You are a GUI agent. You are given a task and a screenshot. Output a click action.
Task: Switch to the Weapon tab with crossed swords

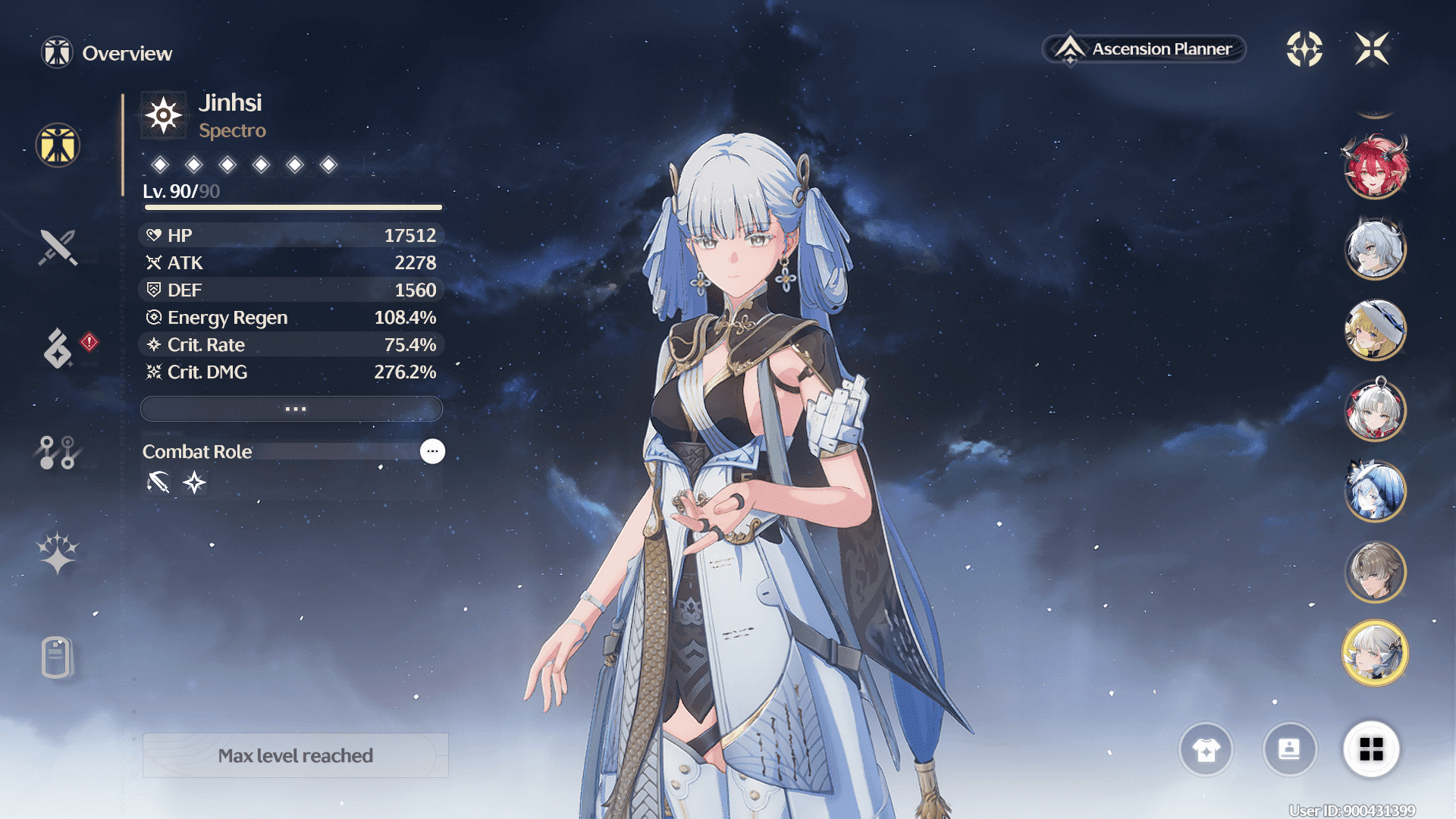[58, 247]
